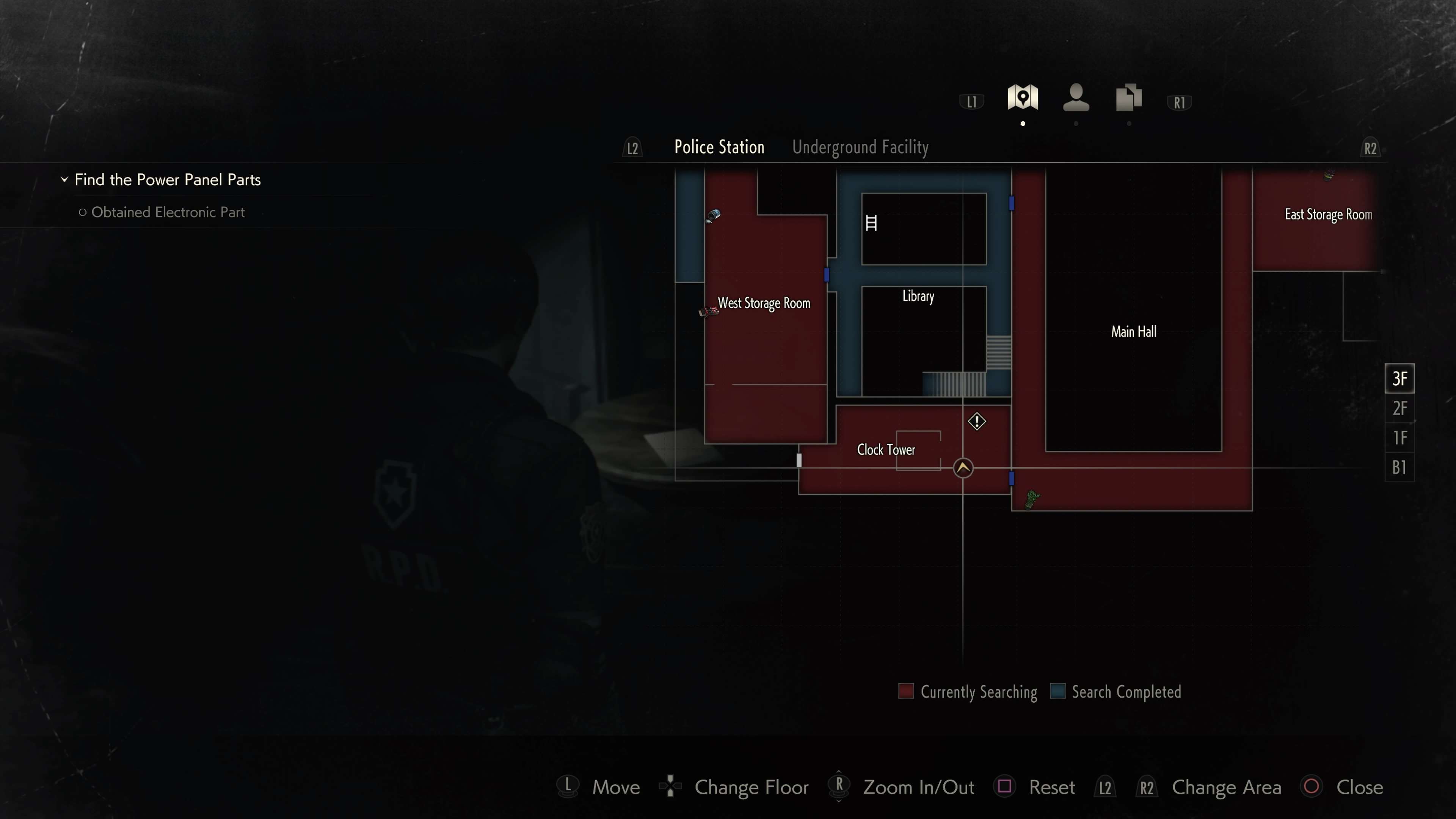Click the exclamation marker in Clock Tower
Viewport: 1456px width, 819px height.
(x=976, y=422)
